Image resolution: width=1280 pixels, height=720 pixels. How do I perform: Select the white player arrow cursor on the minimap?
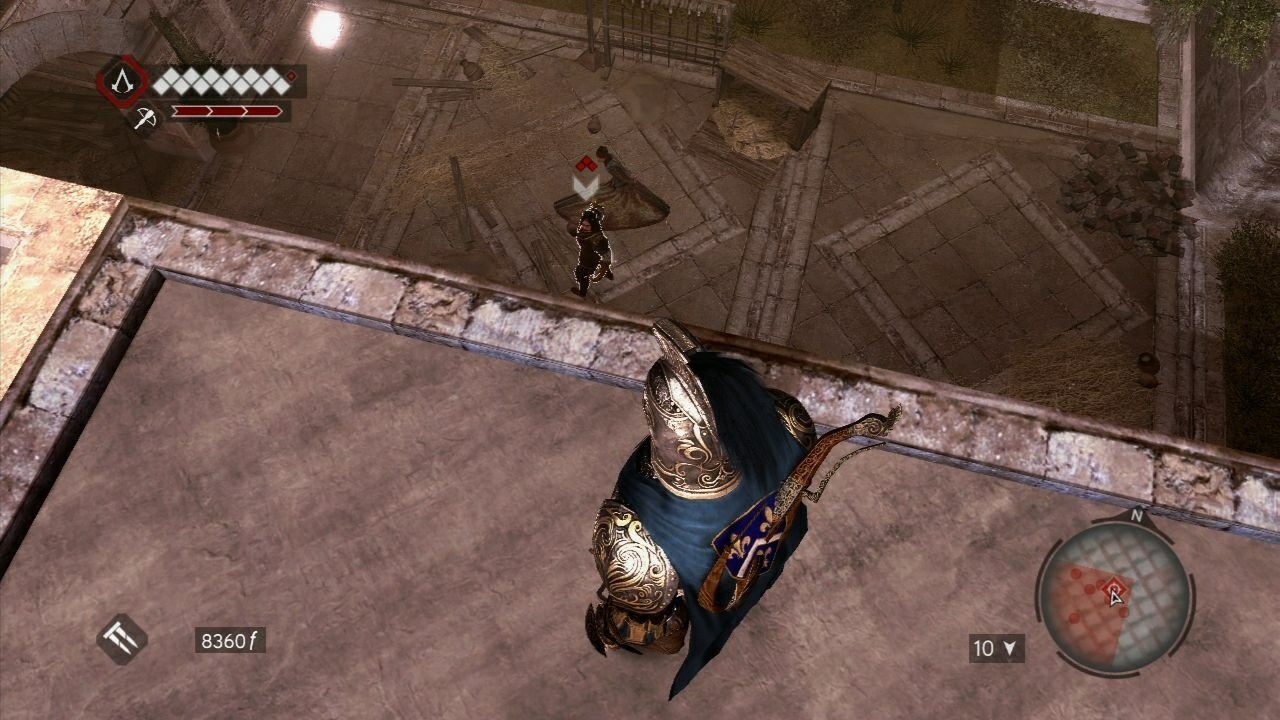[1114, 596]
